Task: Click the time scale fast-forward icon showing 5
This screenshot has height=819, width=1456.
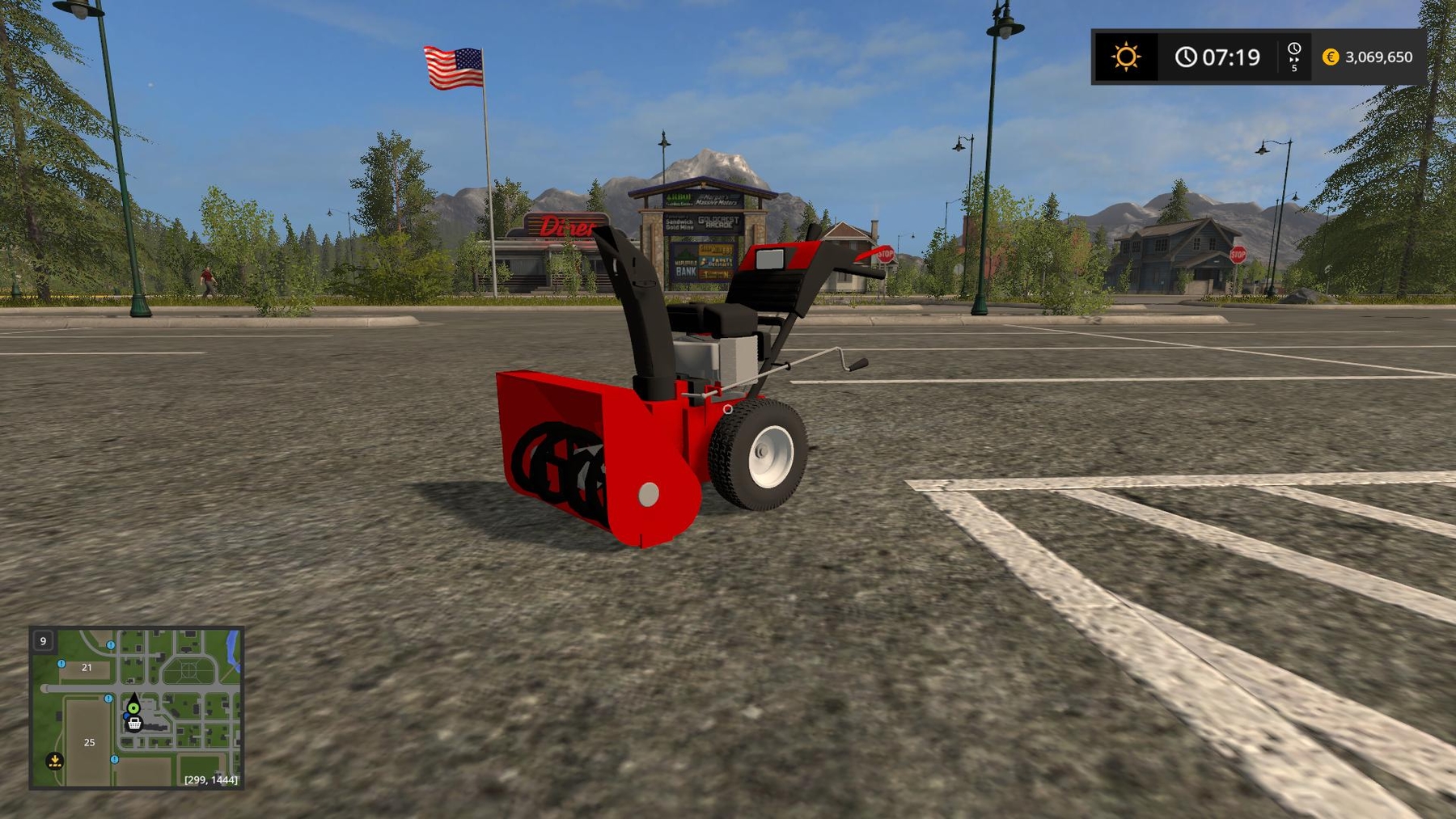Action: tap(1293, 58)
